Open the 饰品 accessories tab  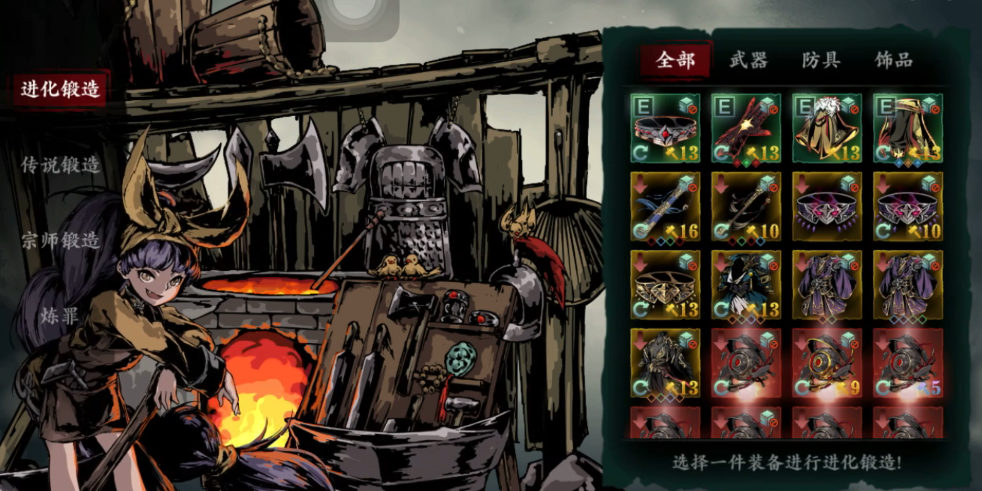point(893,60)
